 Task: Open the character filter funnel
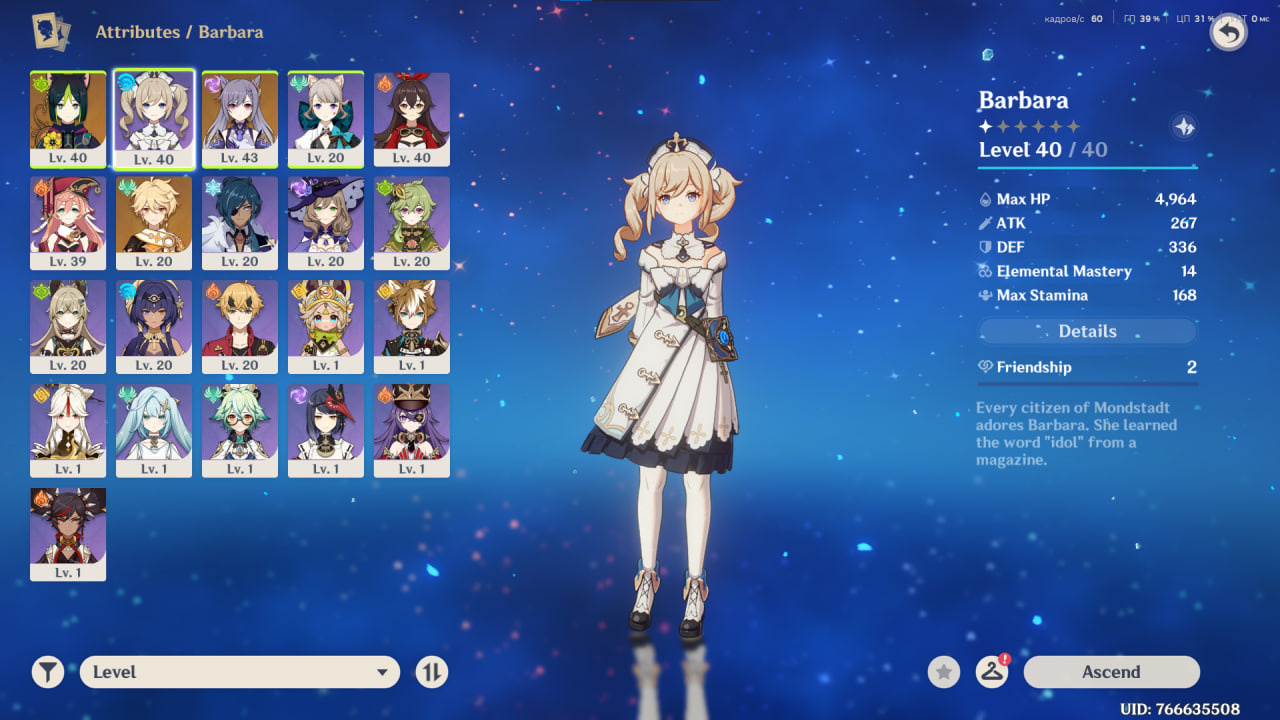point(47,672)
